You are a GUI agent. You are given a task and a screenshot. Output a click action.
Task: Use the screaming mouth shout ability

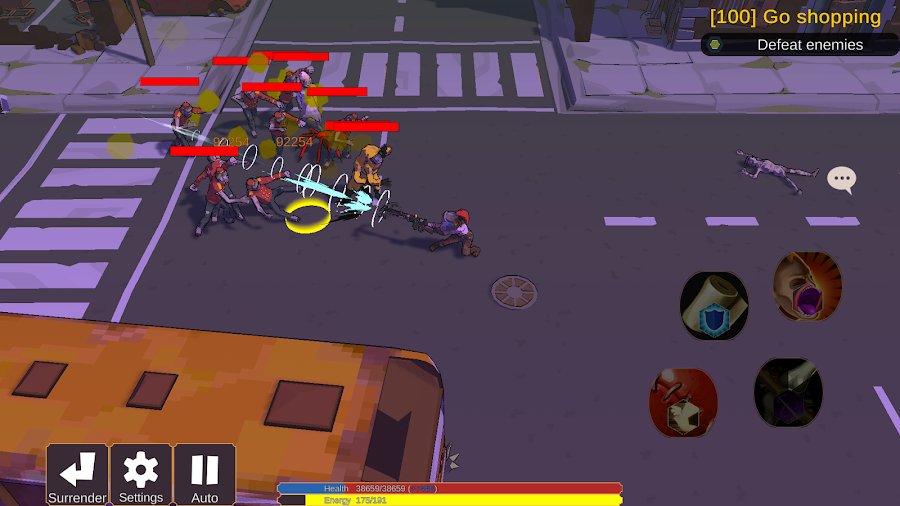pyautogui.click(x=807, y=286)
